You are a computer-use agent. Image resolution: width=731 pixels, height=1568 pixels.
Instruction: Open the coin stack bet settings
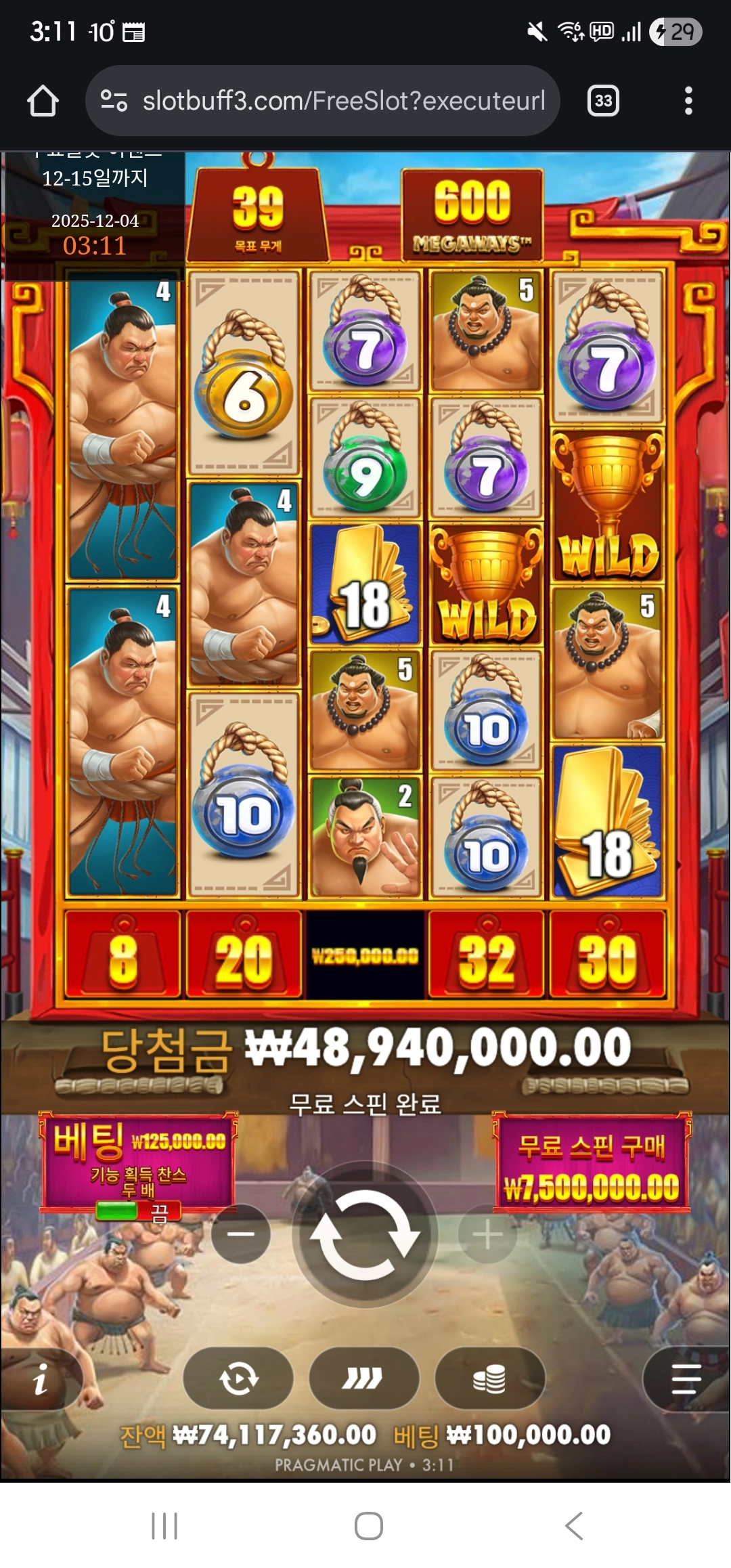pyautogui.click(x=489, y=1378)
